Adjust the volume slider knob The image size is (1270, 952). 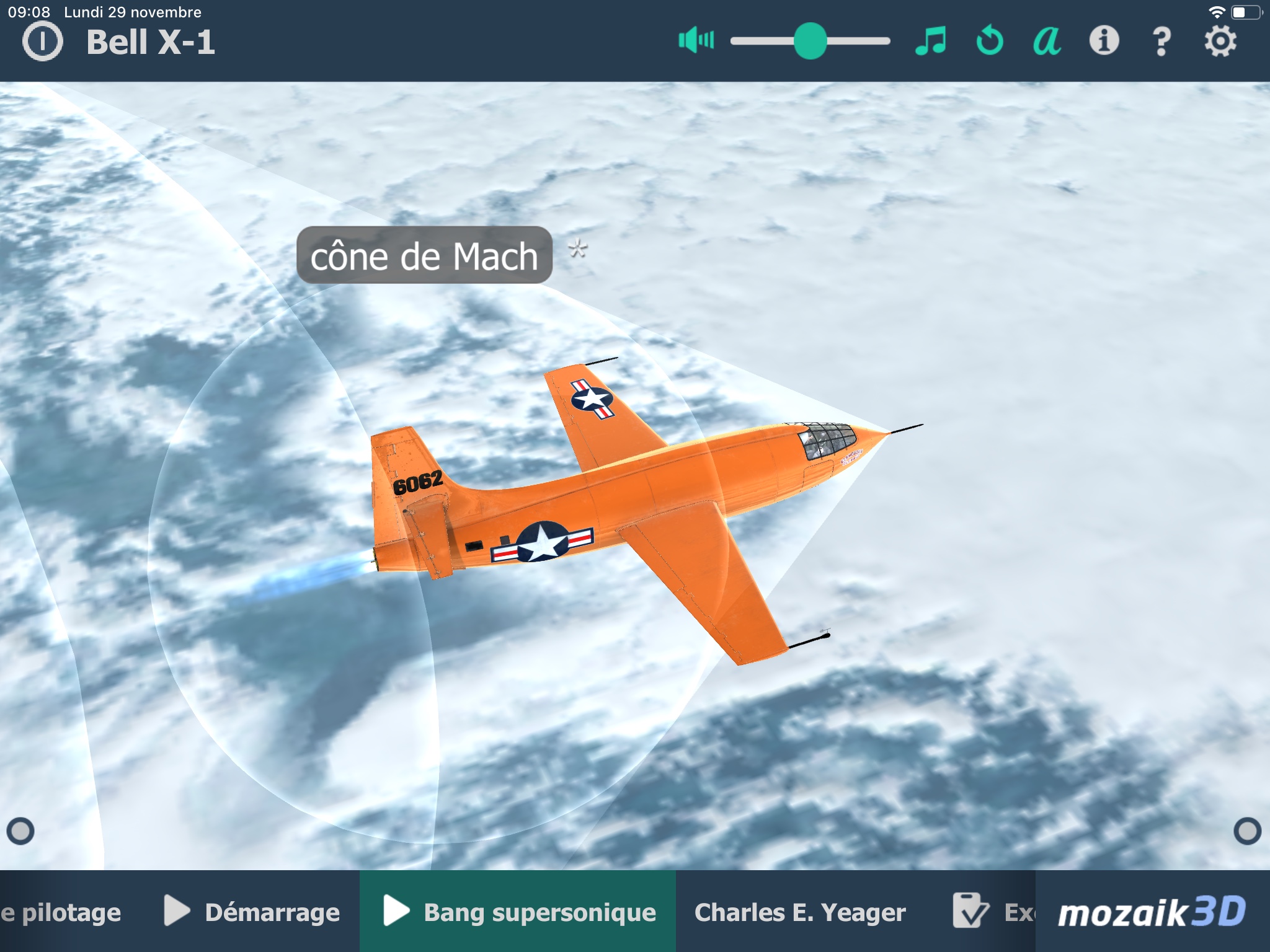click(810, 41)
